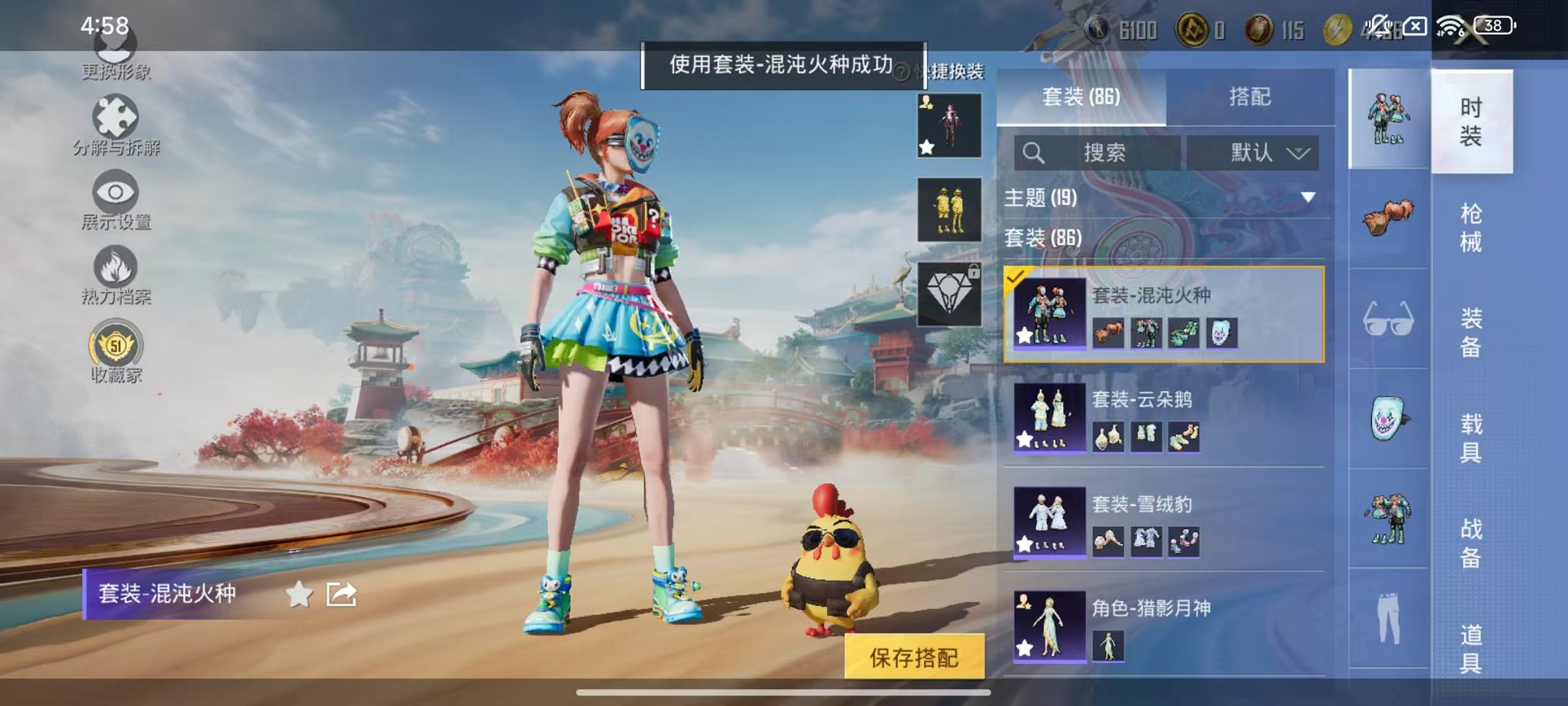Open the 枪械 category tab

(x=1470, y=227)
